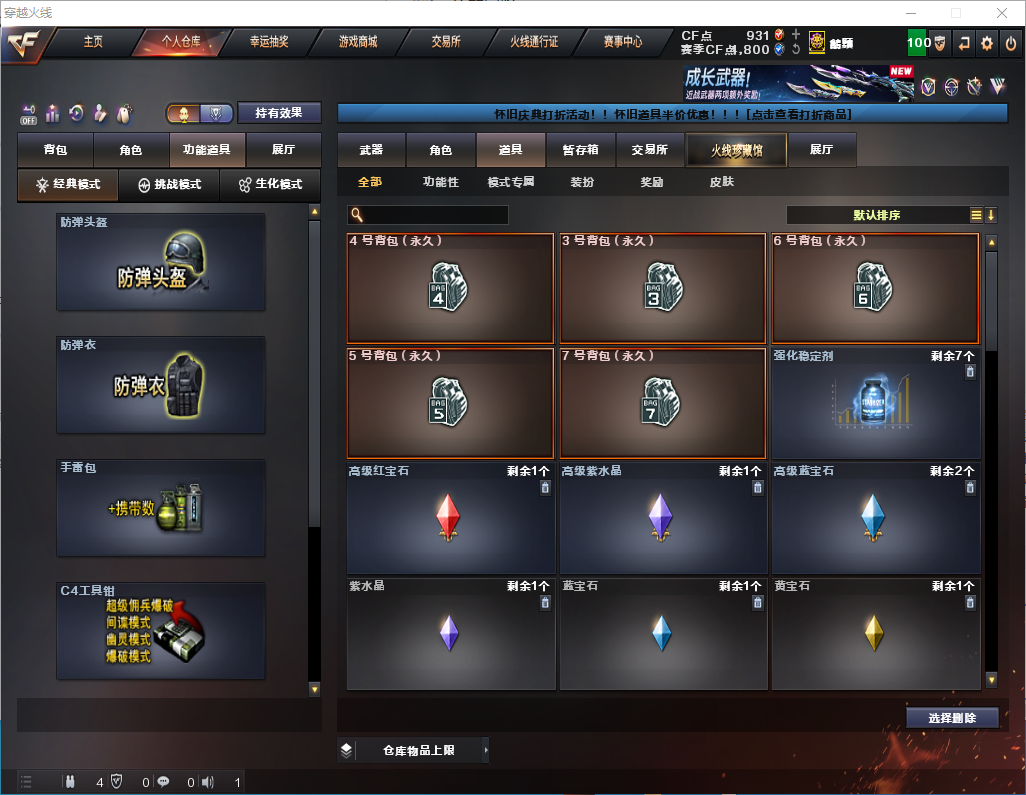Open the 默认排序 sort dropdown
The height and width of the screenshot is (795, 1026).
click(x=877, y=215)
